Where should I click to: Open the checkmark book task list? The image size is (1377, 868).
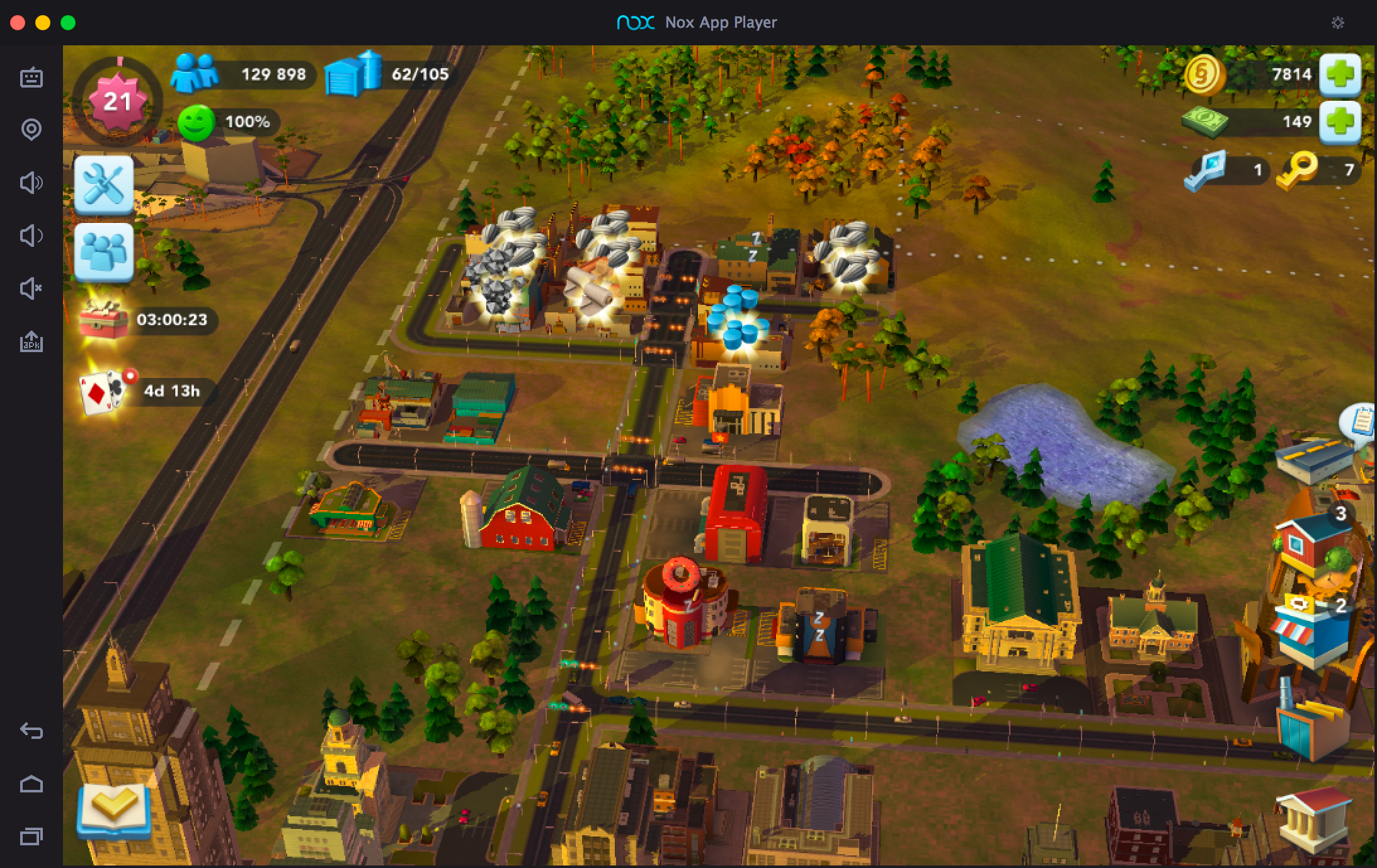pyautogui.click(x=113, y=811)
